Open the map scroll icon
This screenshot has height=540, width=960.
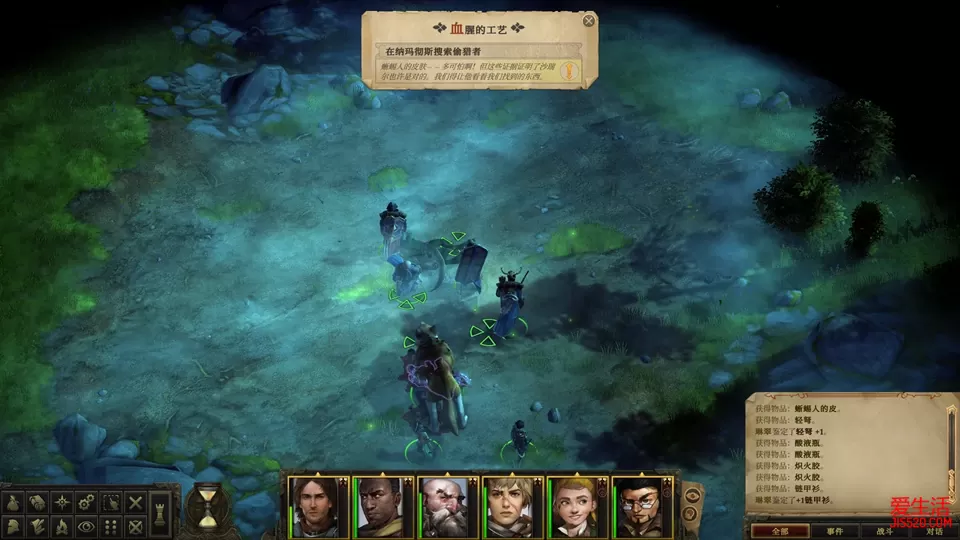click(x=39, y=501)
